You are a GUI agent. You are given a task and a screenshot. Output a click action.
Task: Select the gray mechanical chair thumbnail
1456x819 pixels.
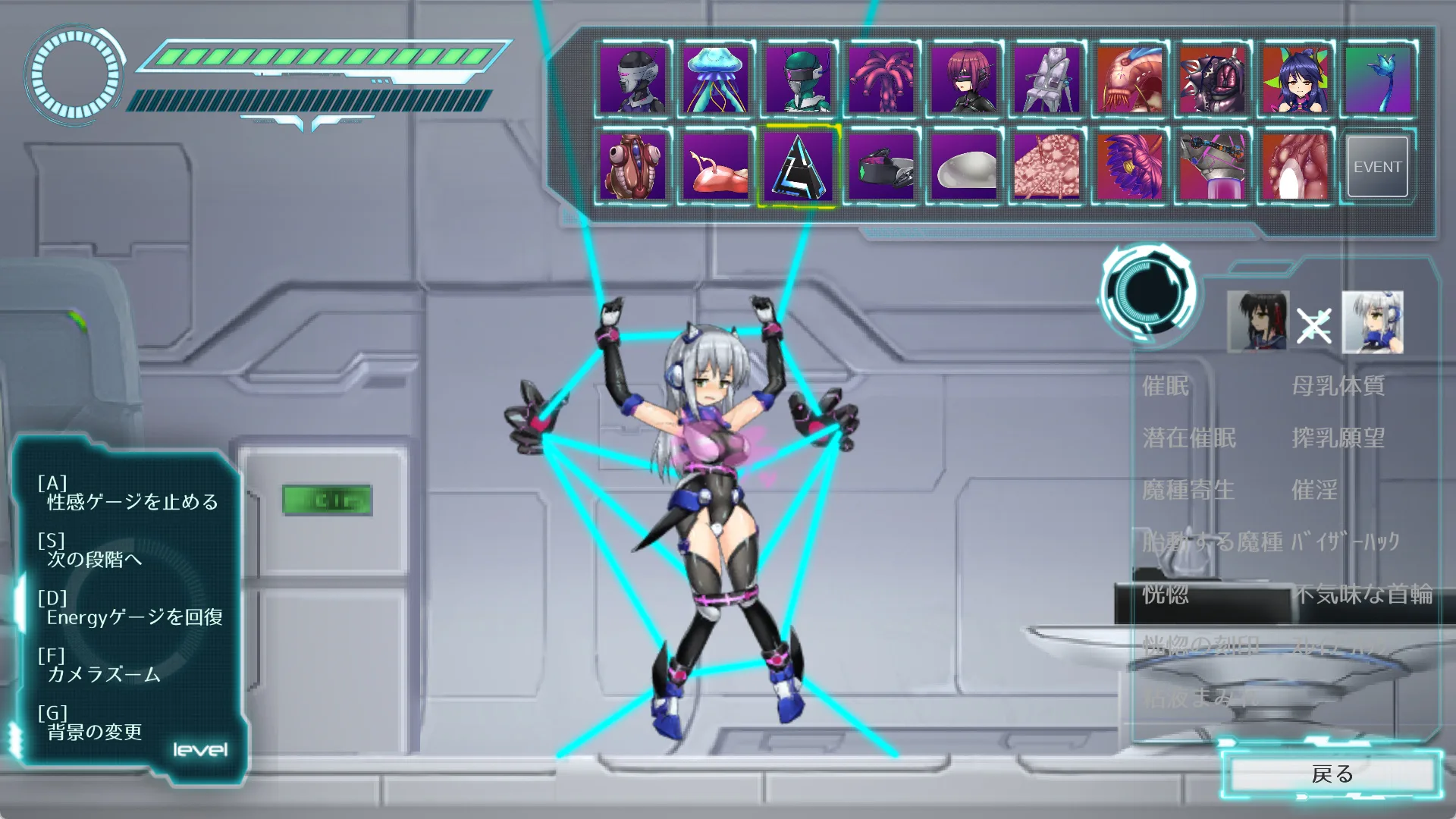click(x=1046, y=80)
